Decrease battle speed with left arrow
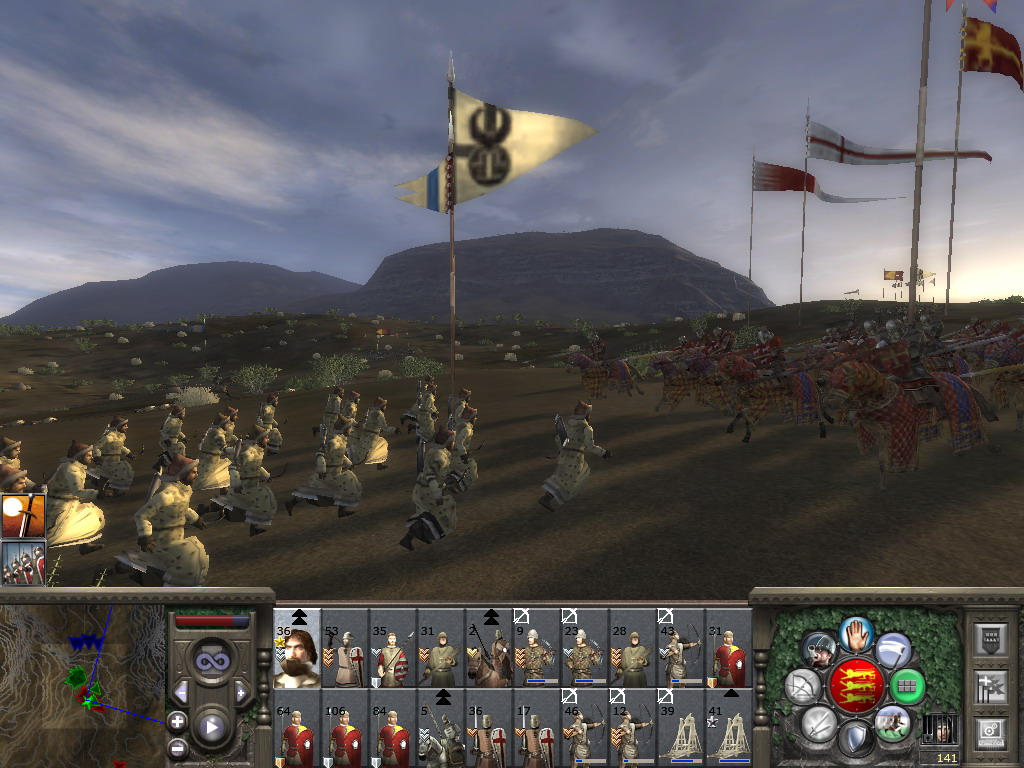 (x=181, y=692)
